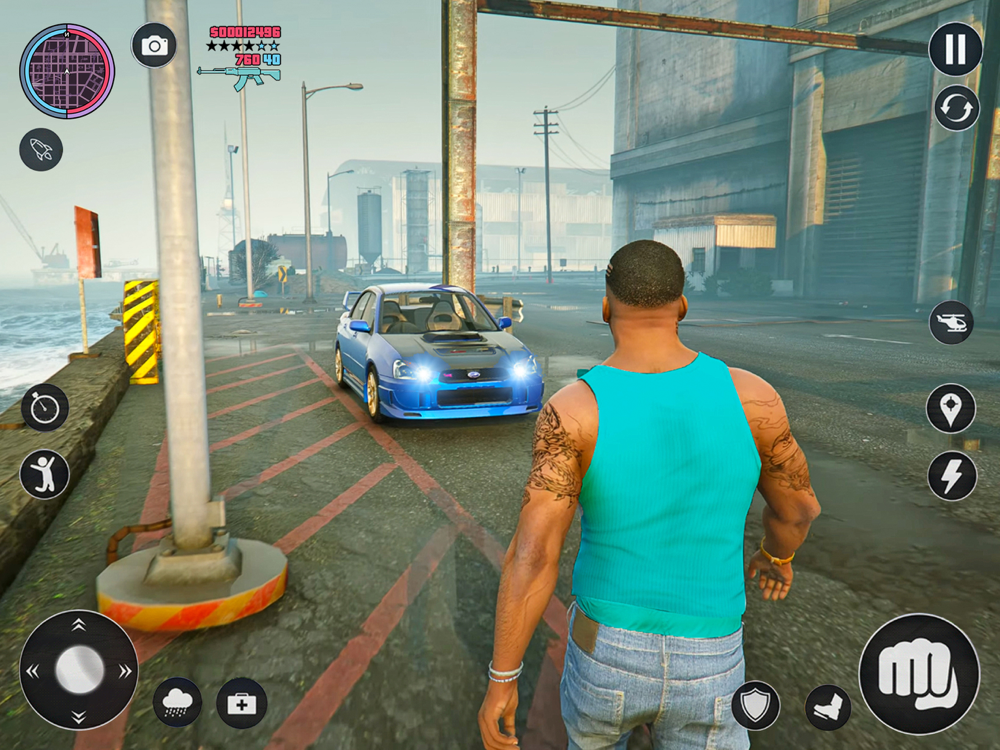The image size is (1000, 750).
Task: Trigger the character pose emote button
Action: pyautogui.click(x=45, y=474)
